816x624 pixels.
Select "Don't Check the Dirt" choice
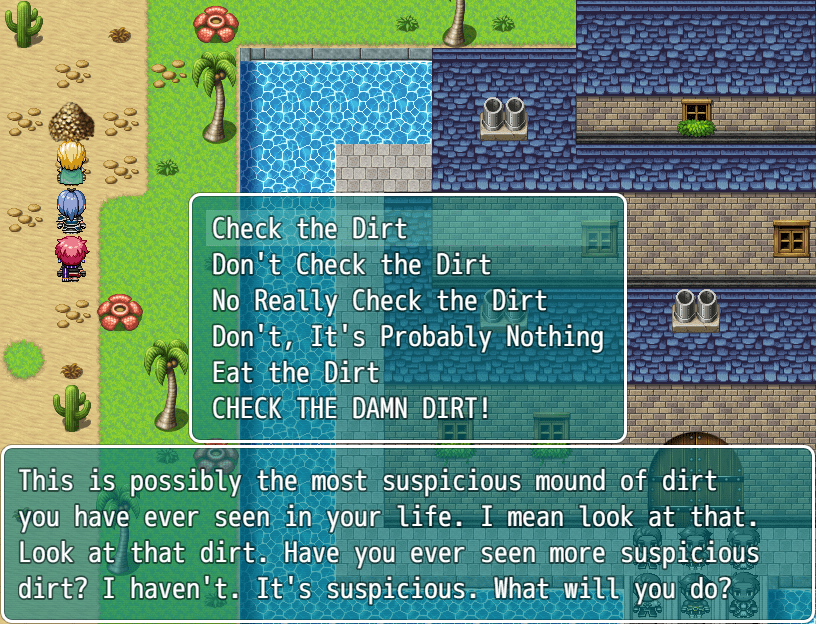(351, 265)
